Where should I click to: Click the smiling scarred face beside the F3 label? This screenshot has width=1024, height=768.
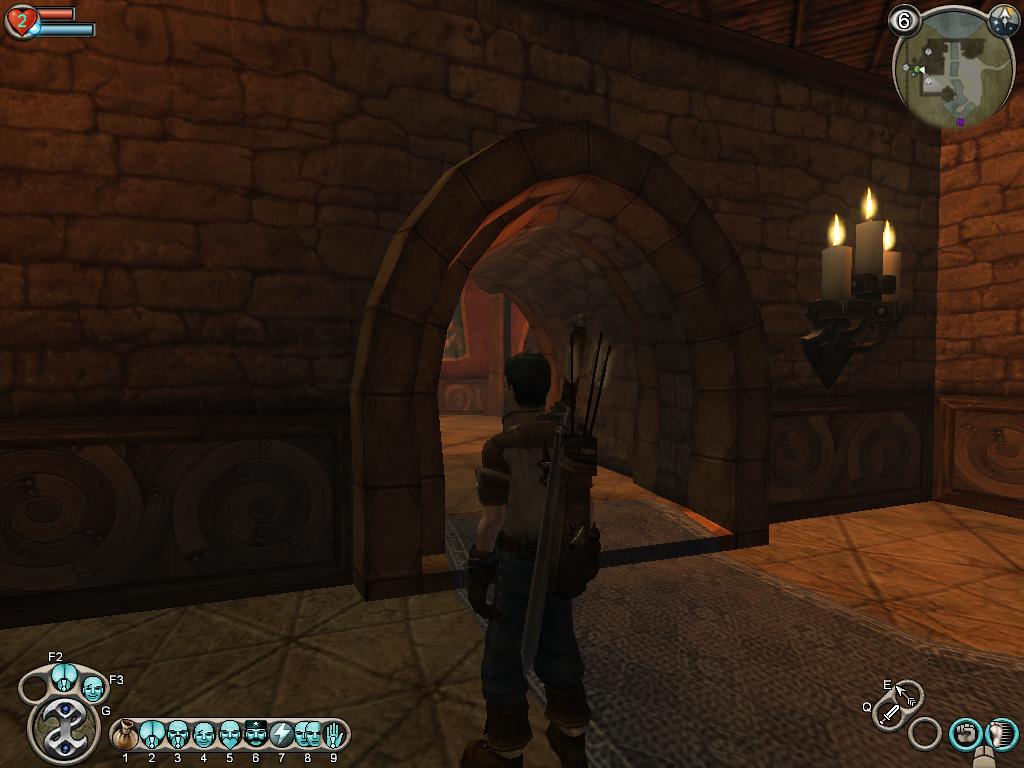(93, 688)
